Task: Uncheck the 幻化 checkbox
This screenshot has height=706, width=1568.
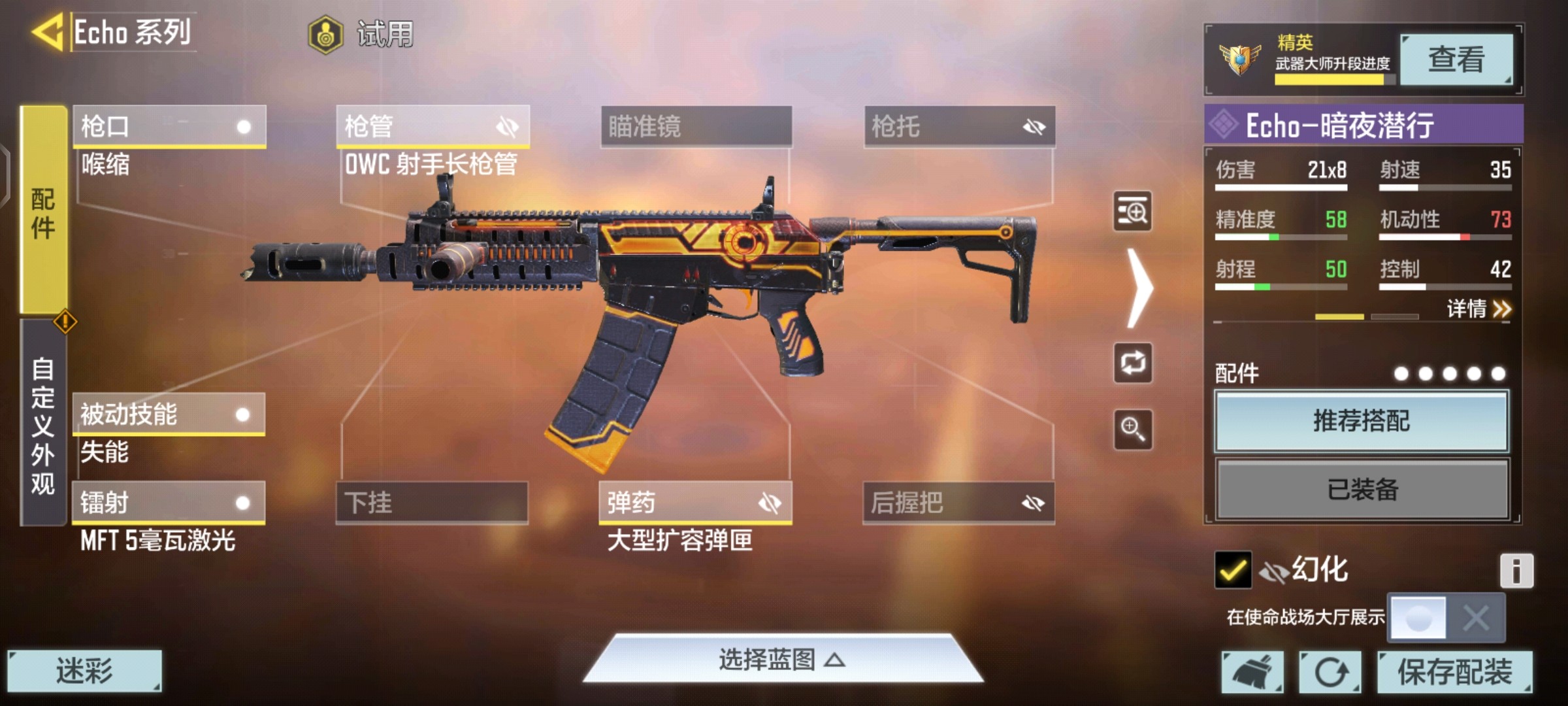Action: (x=1234, y=569)
